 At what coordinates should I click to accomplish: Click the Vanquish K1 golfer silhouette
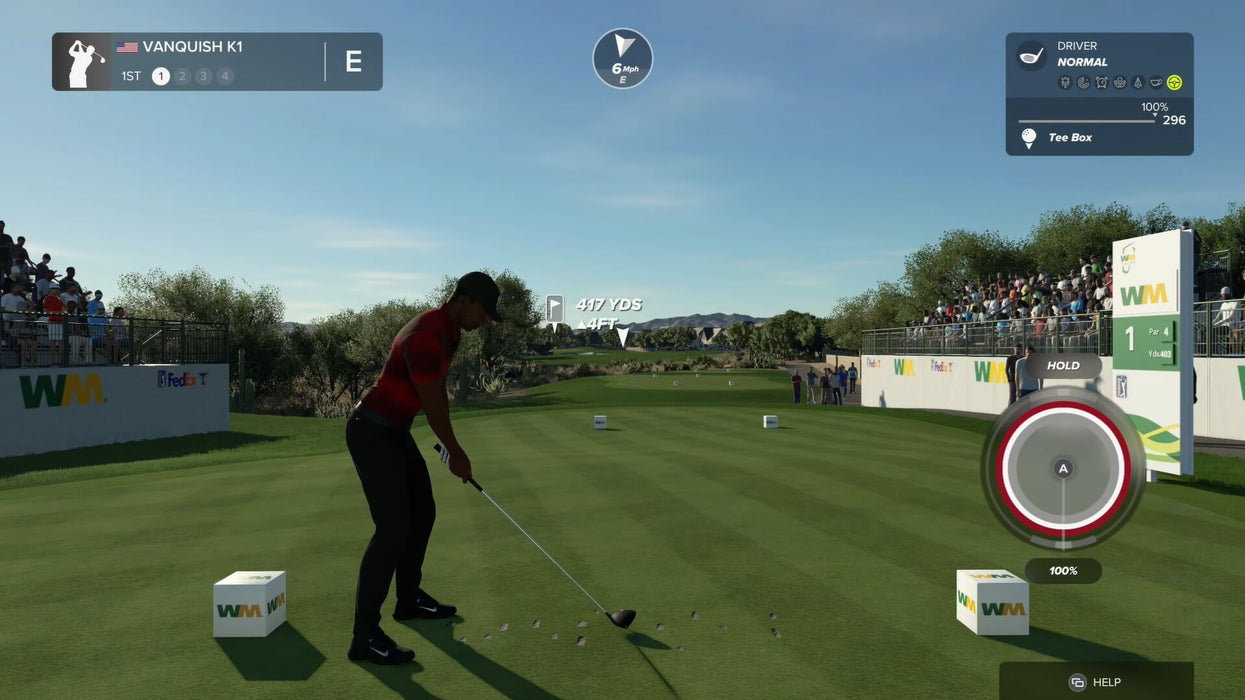coord(82,62)
